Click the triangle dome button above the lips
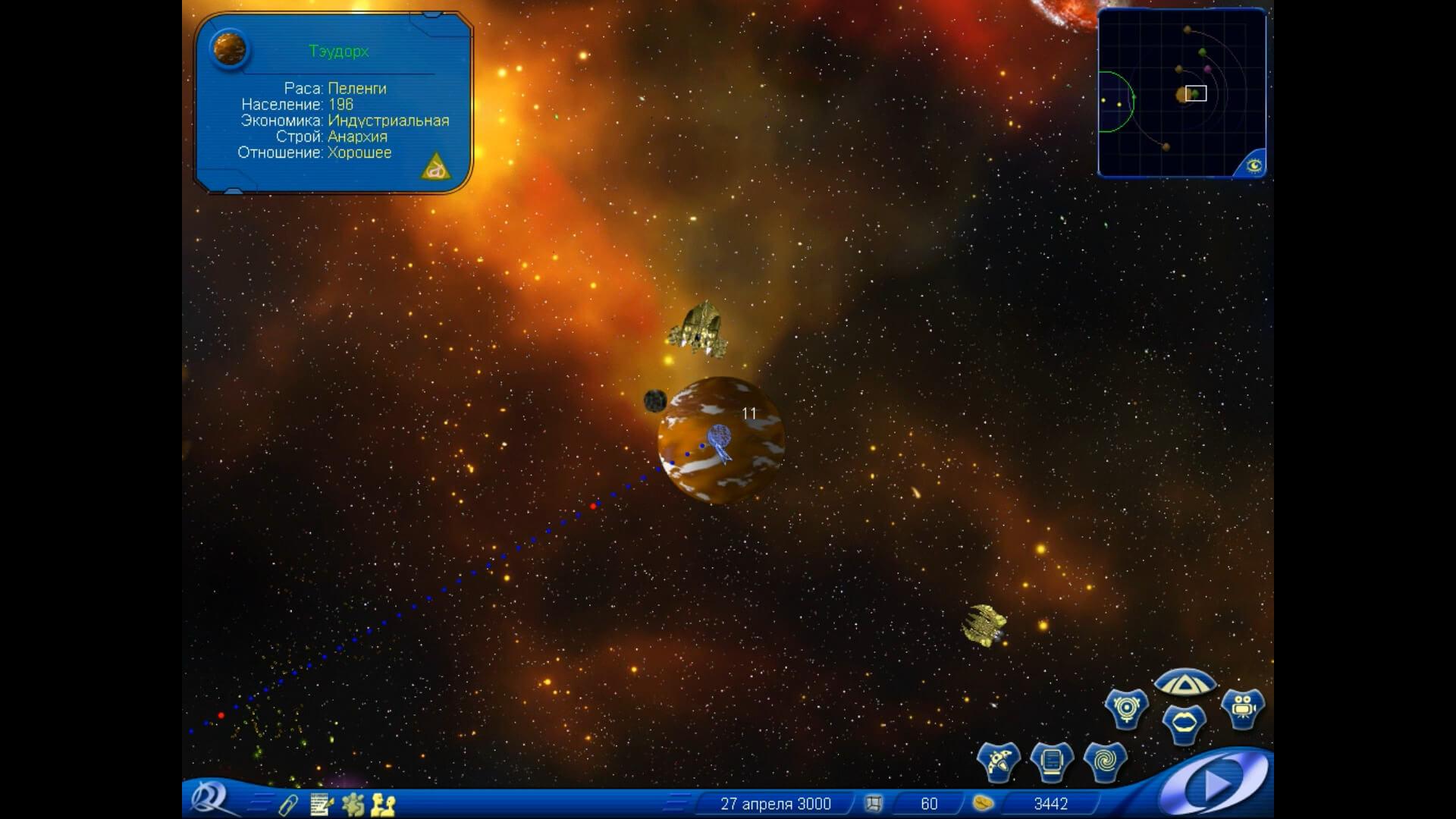The image size is (1456, 819). tap(1185, 685)
